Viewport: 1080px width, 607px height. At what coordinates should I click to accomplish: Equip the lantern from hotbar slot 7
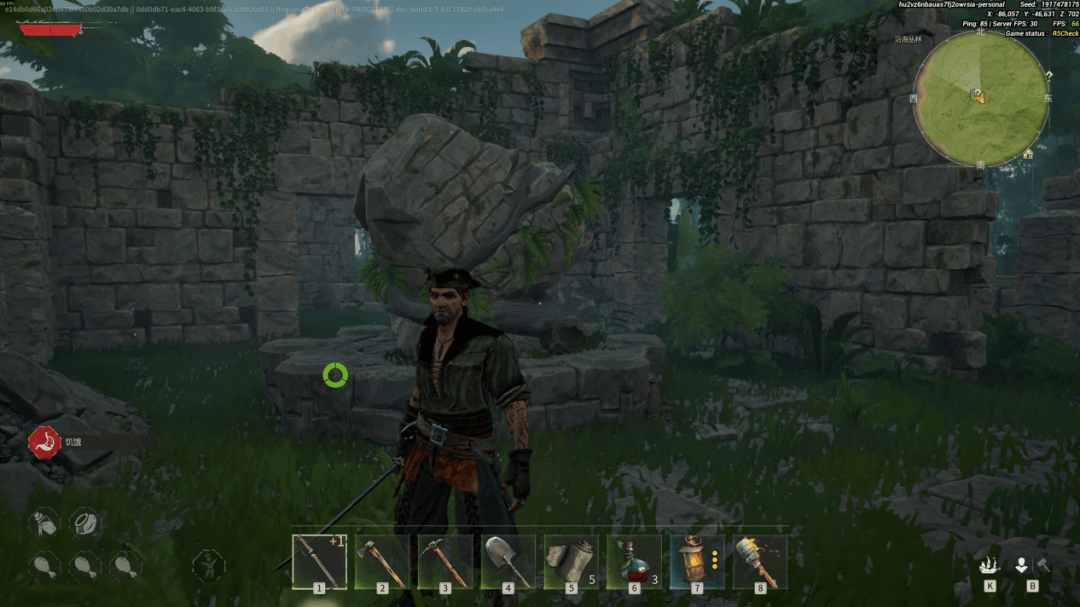click(x=696, y=561)
